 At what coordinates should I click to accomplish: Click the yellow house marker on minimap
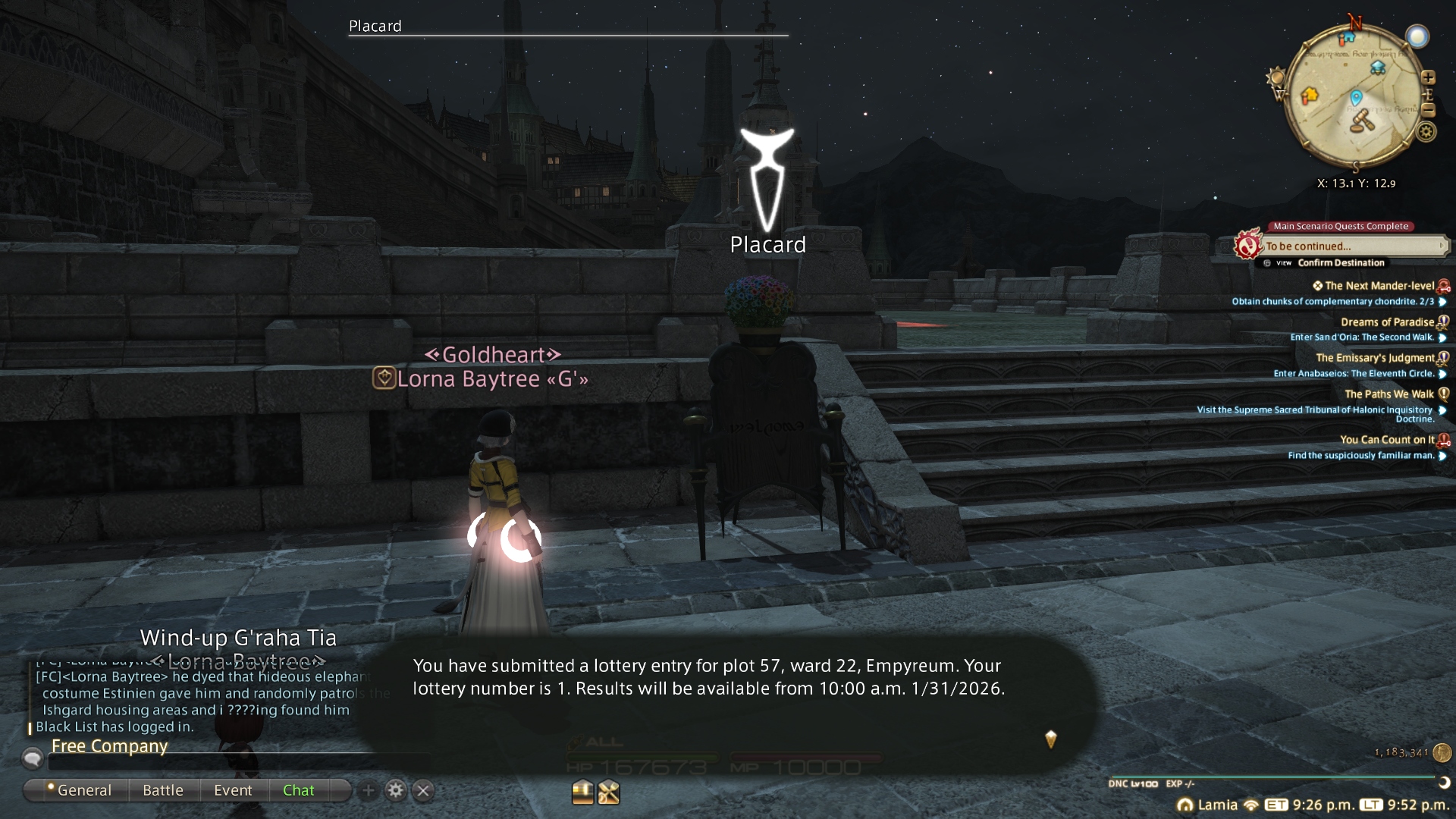(x=1310, y=96)
